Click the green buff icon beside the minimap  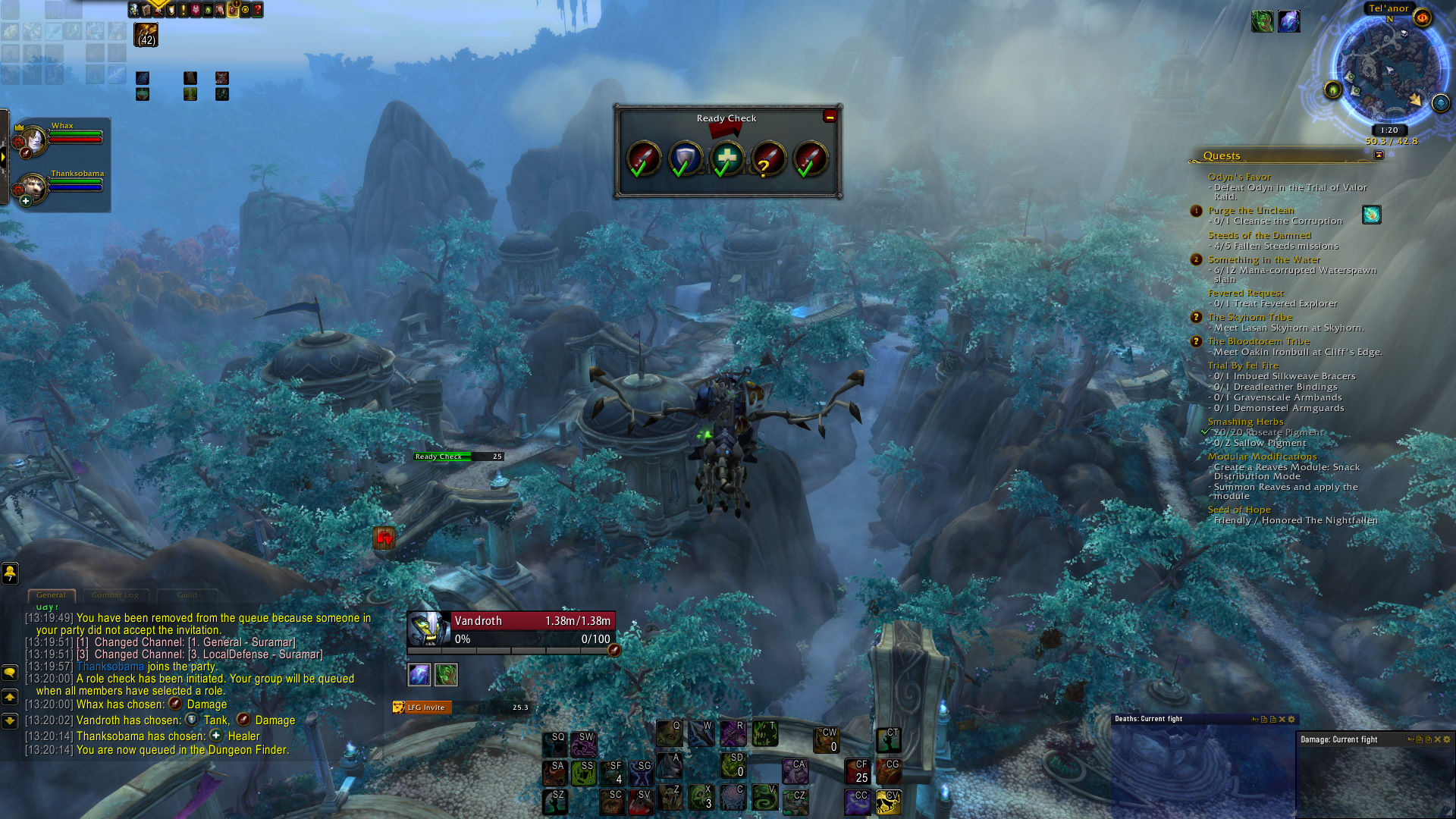(x=1262, y=21)
